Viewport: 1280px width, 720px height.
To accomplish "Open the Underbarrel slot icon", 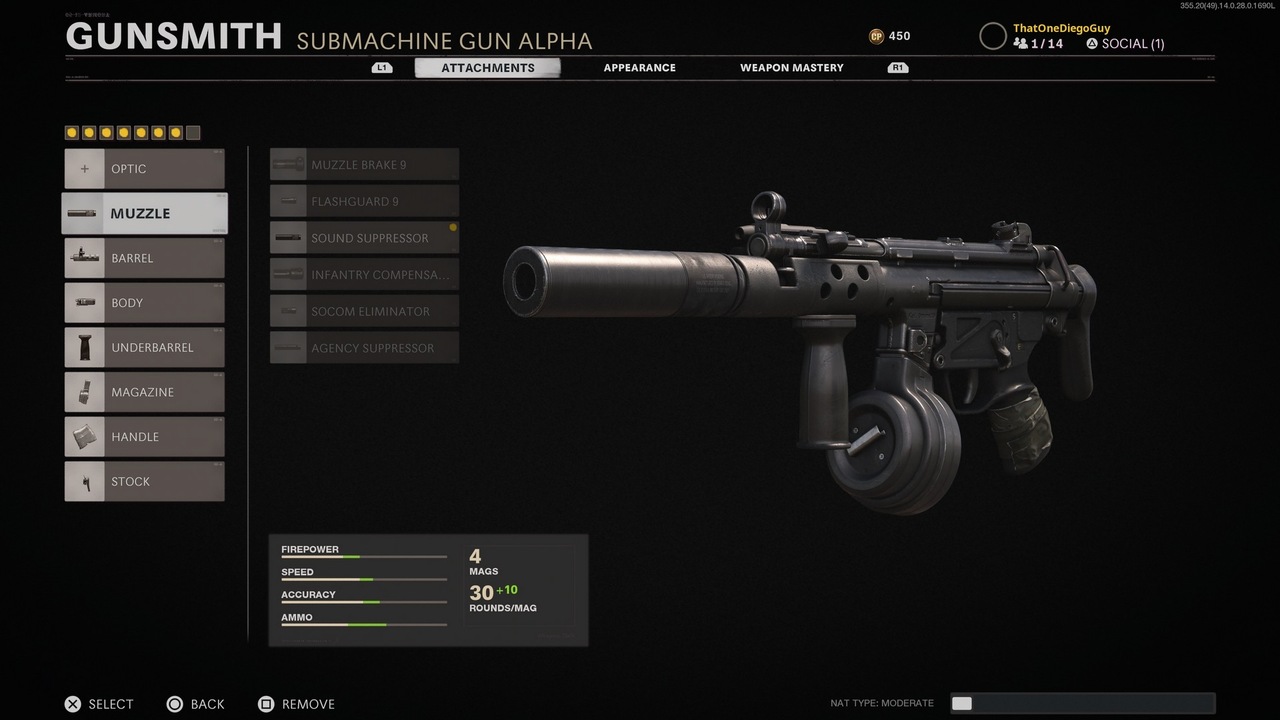I will [x=85, y=347].
